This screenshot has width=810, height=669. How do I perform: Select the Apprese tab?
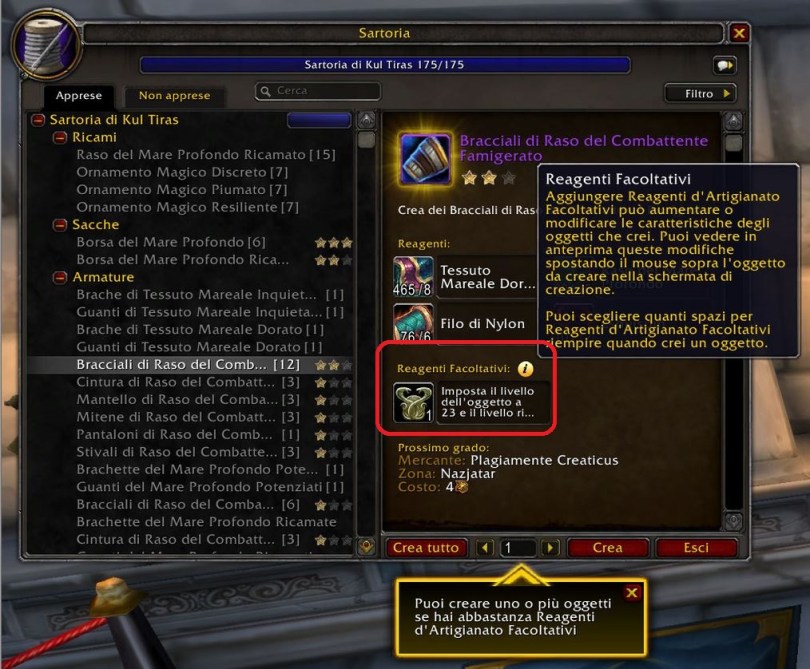point(79,96)
